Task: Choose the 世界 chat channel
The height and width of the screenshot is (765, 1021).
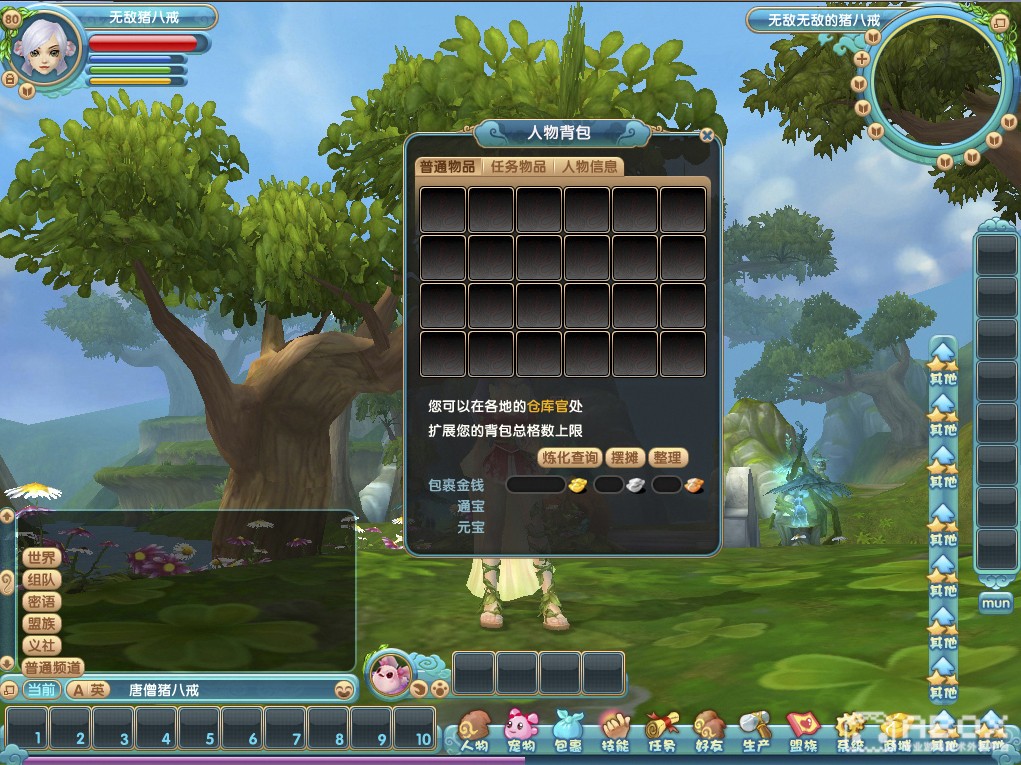Action: pos(41,558)
